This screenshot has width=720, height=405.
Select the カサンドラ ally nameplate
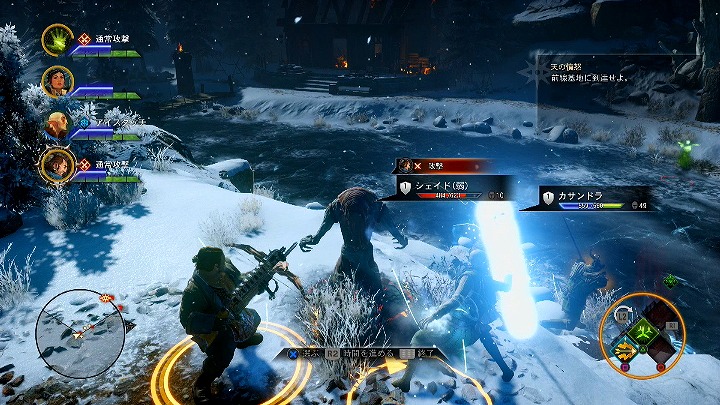(596, 198)
